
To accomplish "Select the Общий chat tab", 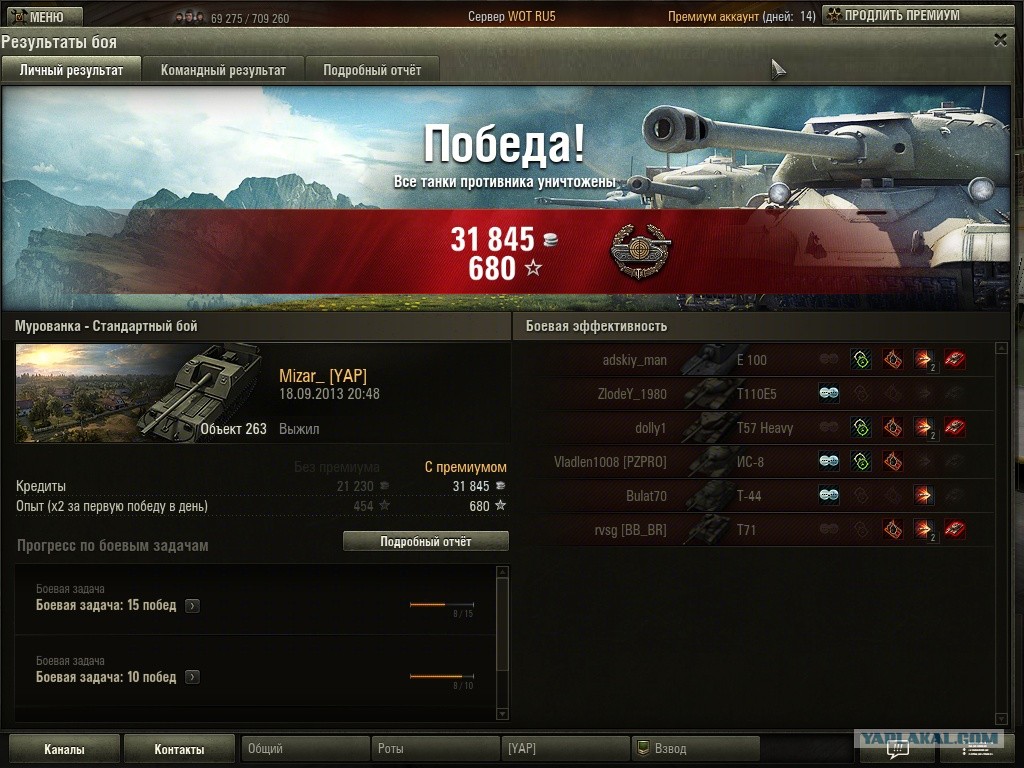I will [305, 749].
